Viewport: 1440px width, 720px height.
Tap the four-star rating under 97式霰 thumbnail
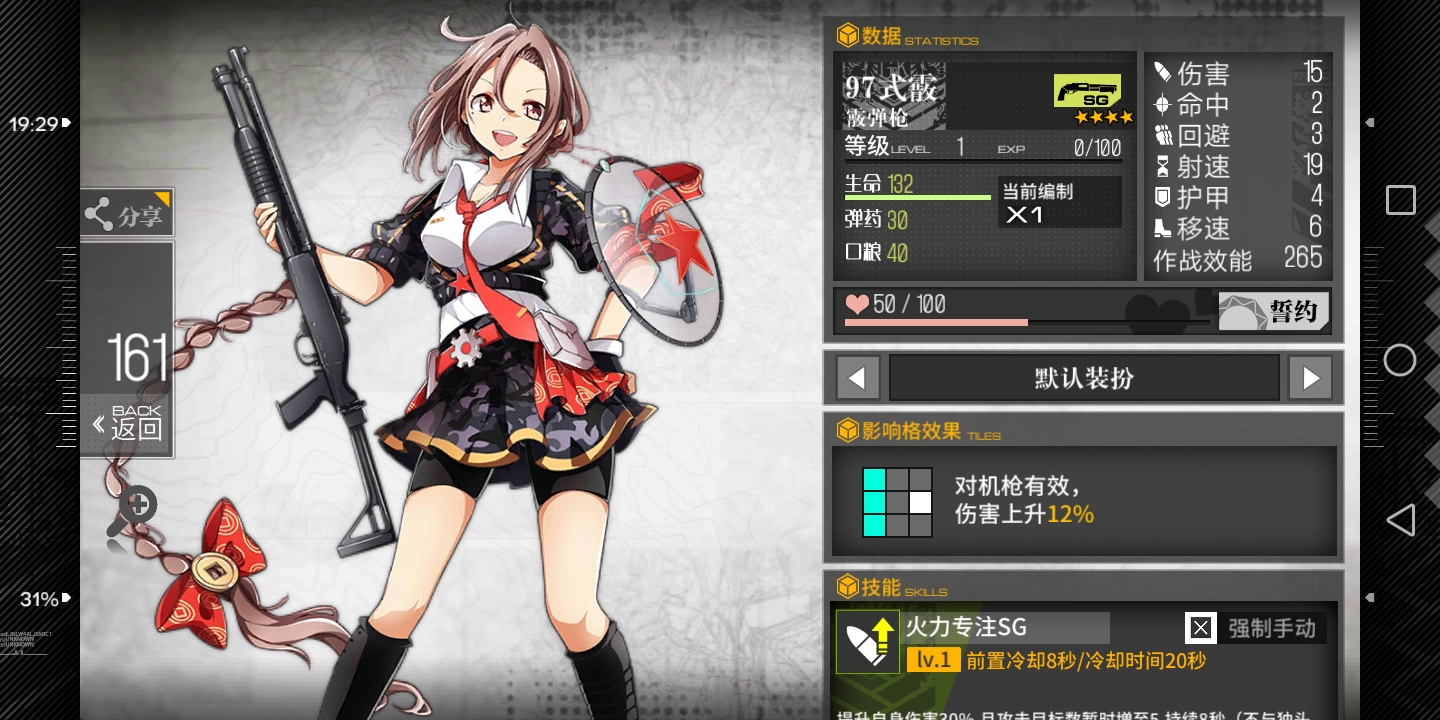[1104, 117]
